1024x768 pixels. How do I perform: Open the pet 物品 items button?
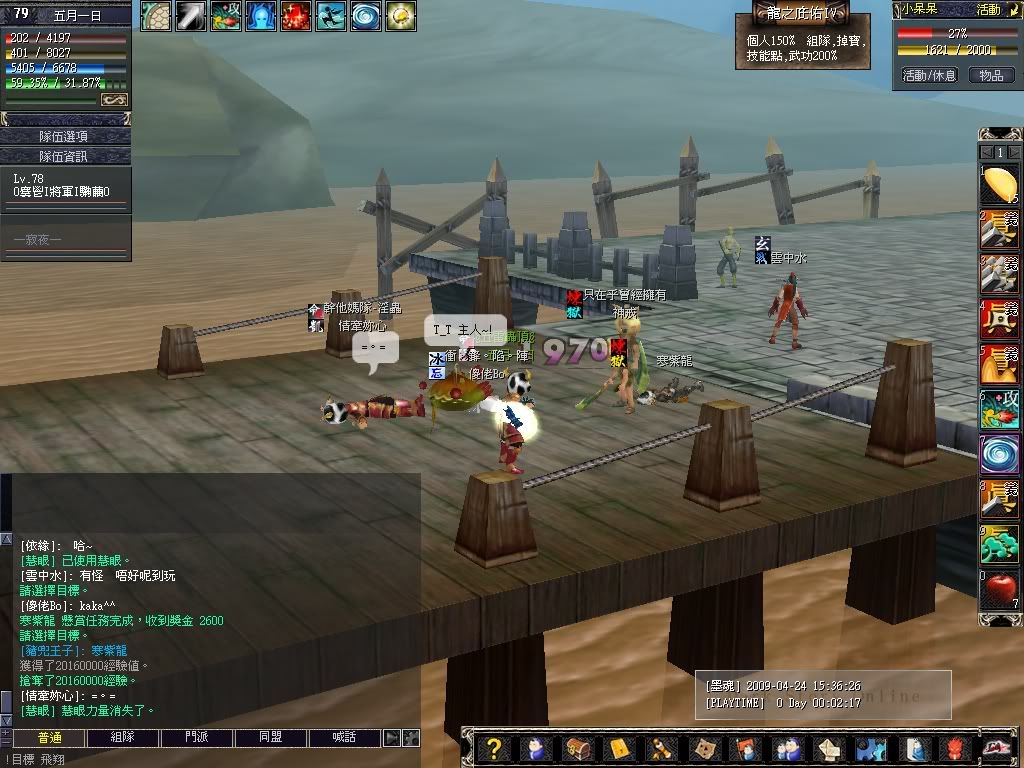pos(991,75)
